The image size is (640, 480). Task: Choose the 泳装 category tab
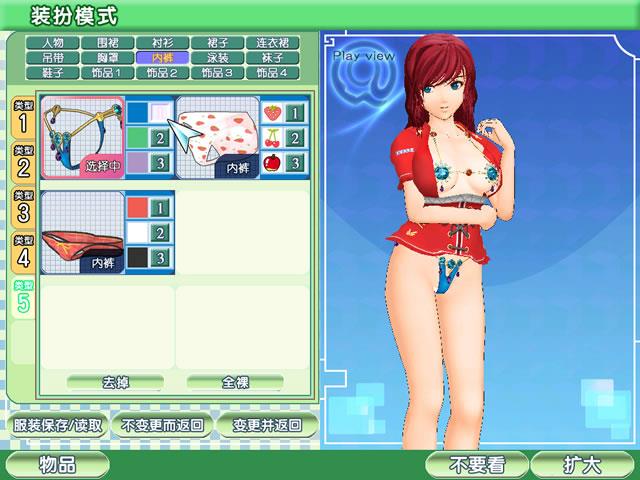pyautogui.click(x=216, y=58)
